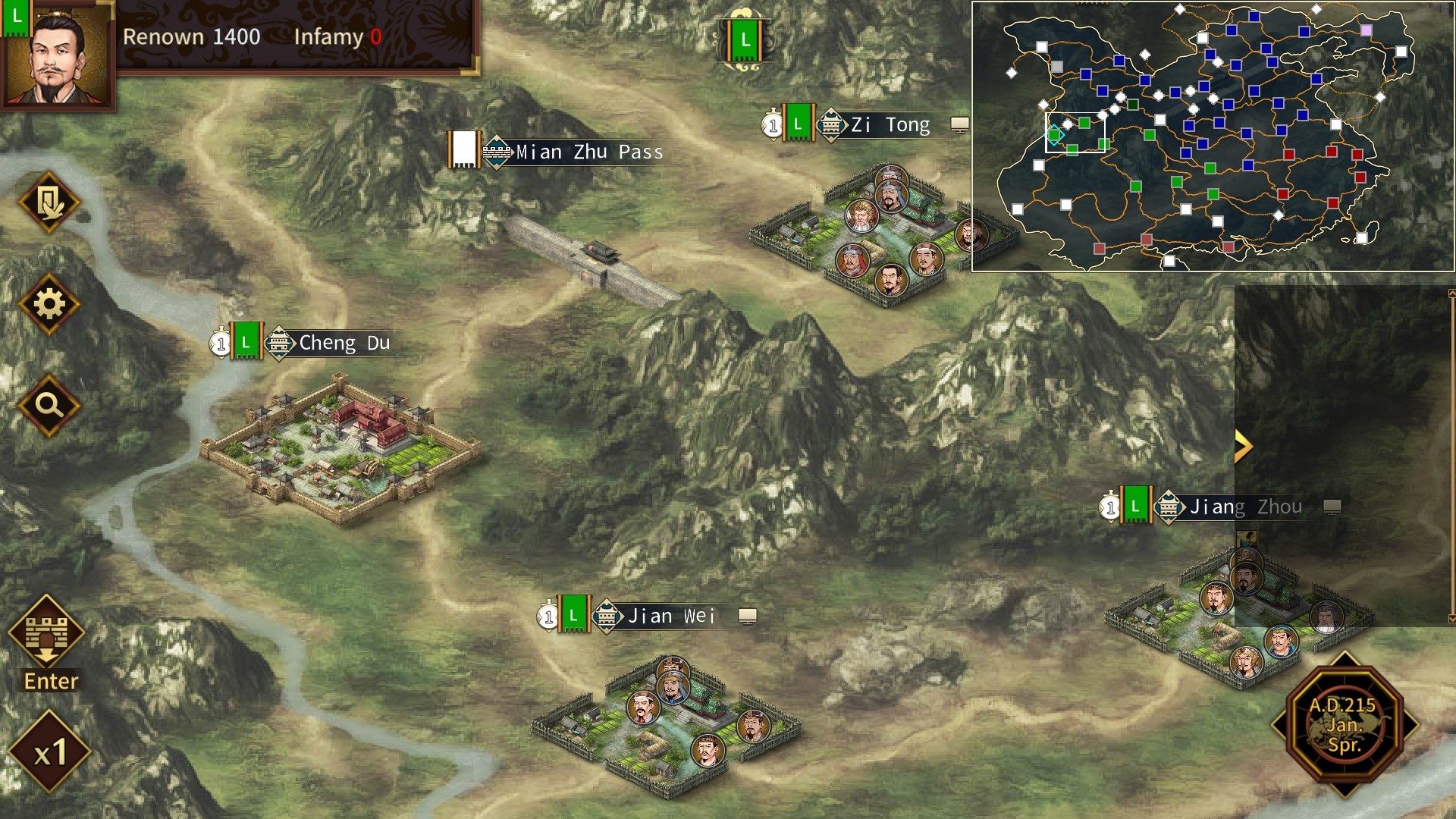The image size is (1456, 819).
Task: Click the white flag icon at Mian Zhu Pass
Action: pyautogui.click(x=464, y=149)
